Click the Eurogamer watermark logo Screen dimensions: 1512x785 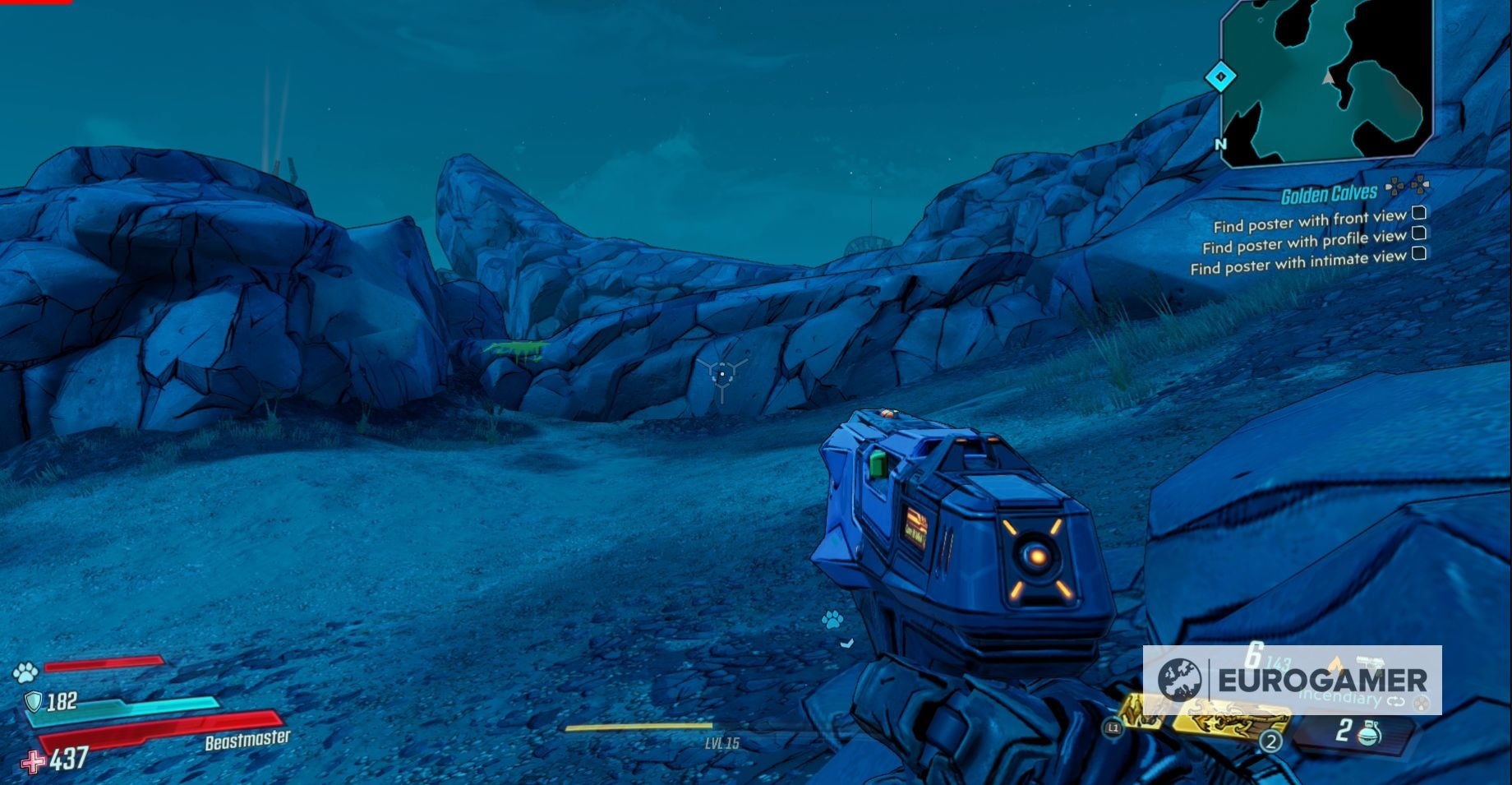click(x=1292, y=681)
